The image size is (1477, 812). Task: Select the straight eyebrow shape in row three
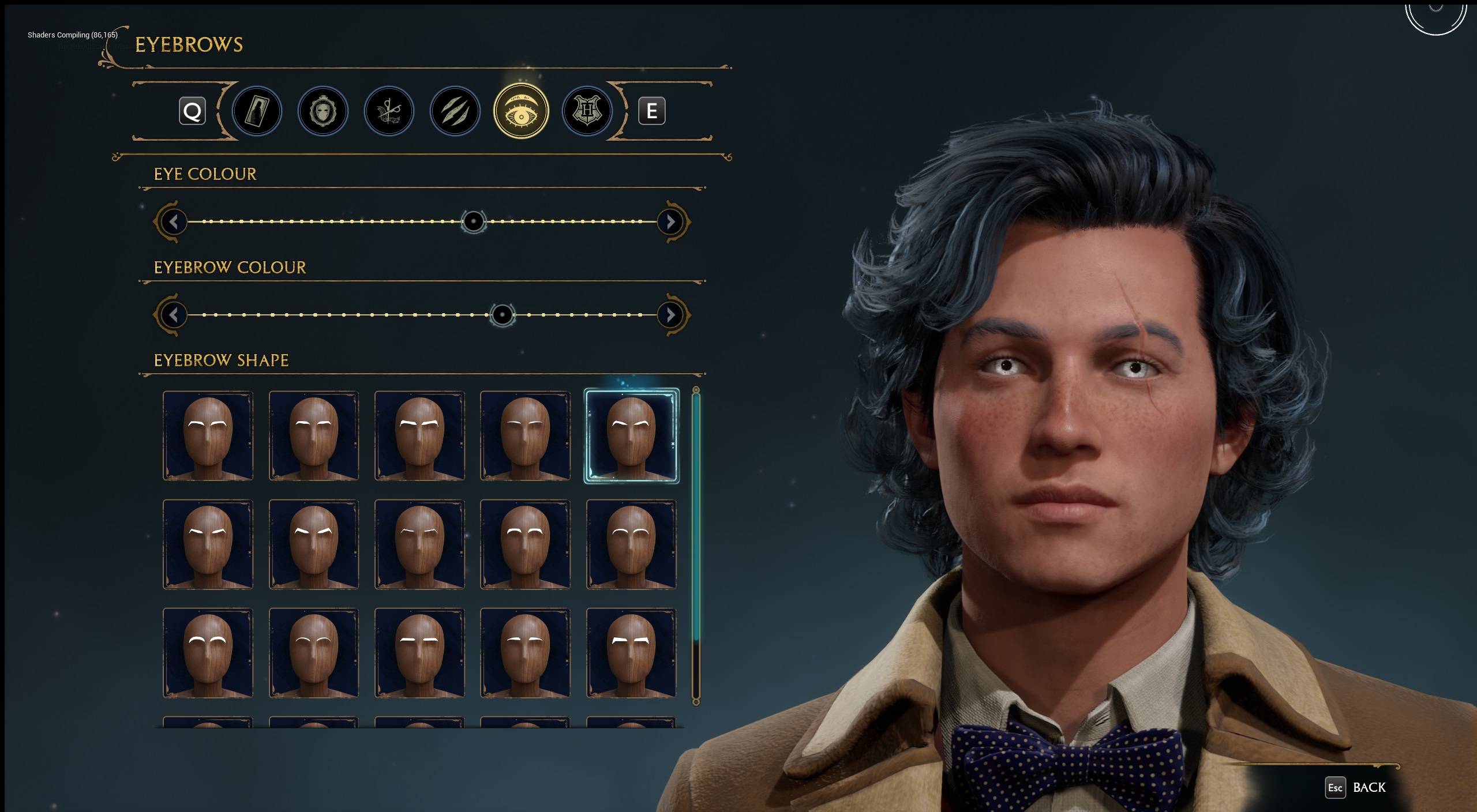[419, 652]
